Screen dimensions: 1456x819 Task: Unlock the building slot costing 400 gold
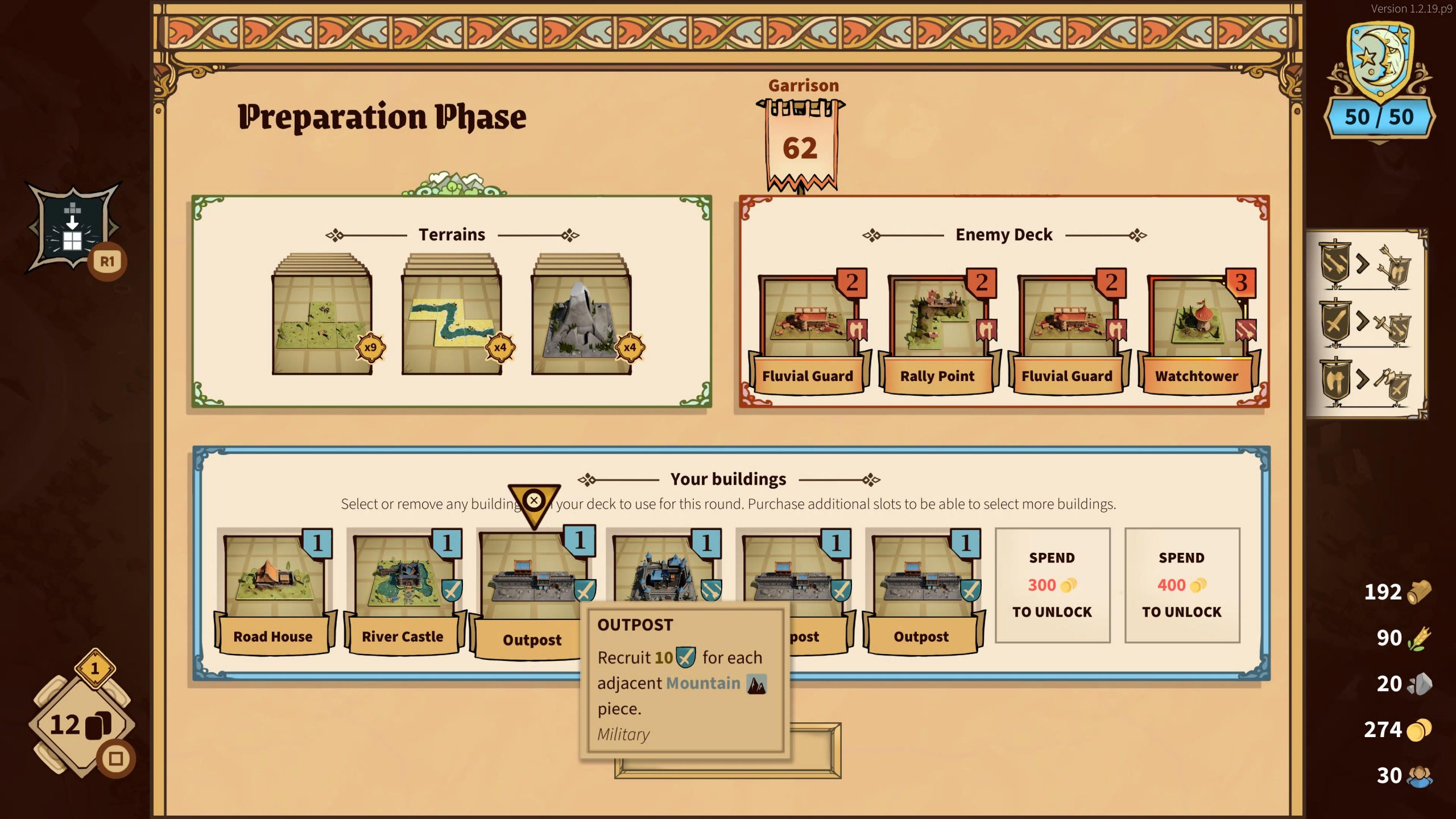[x=1182, y=585]
